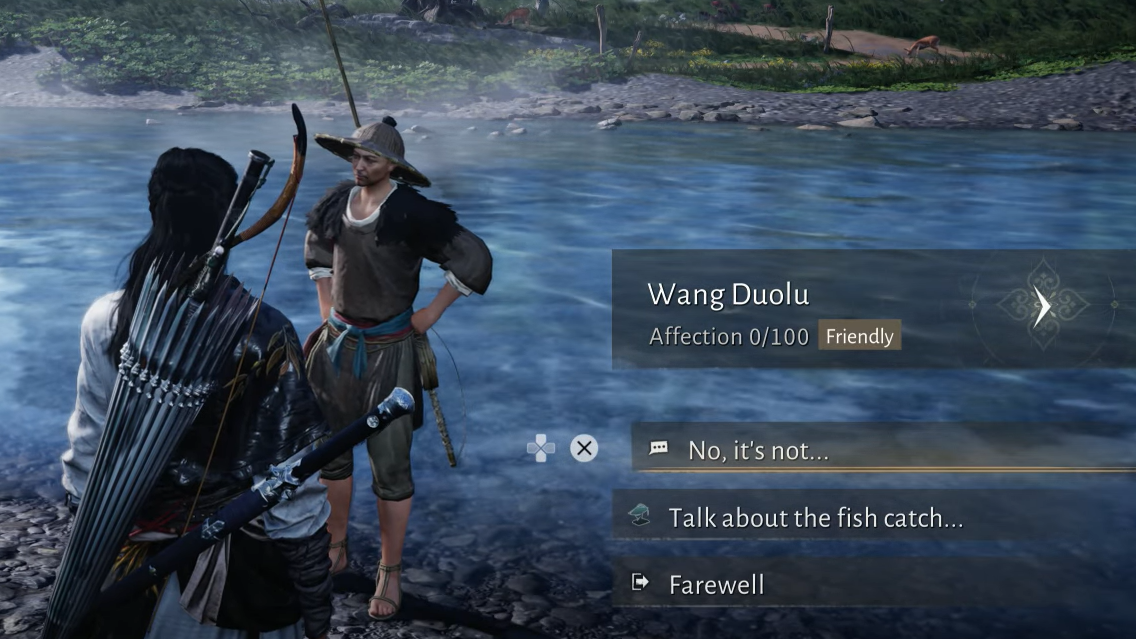Click the arrow on Wang Duolu's panel

(1042, 307)
